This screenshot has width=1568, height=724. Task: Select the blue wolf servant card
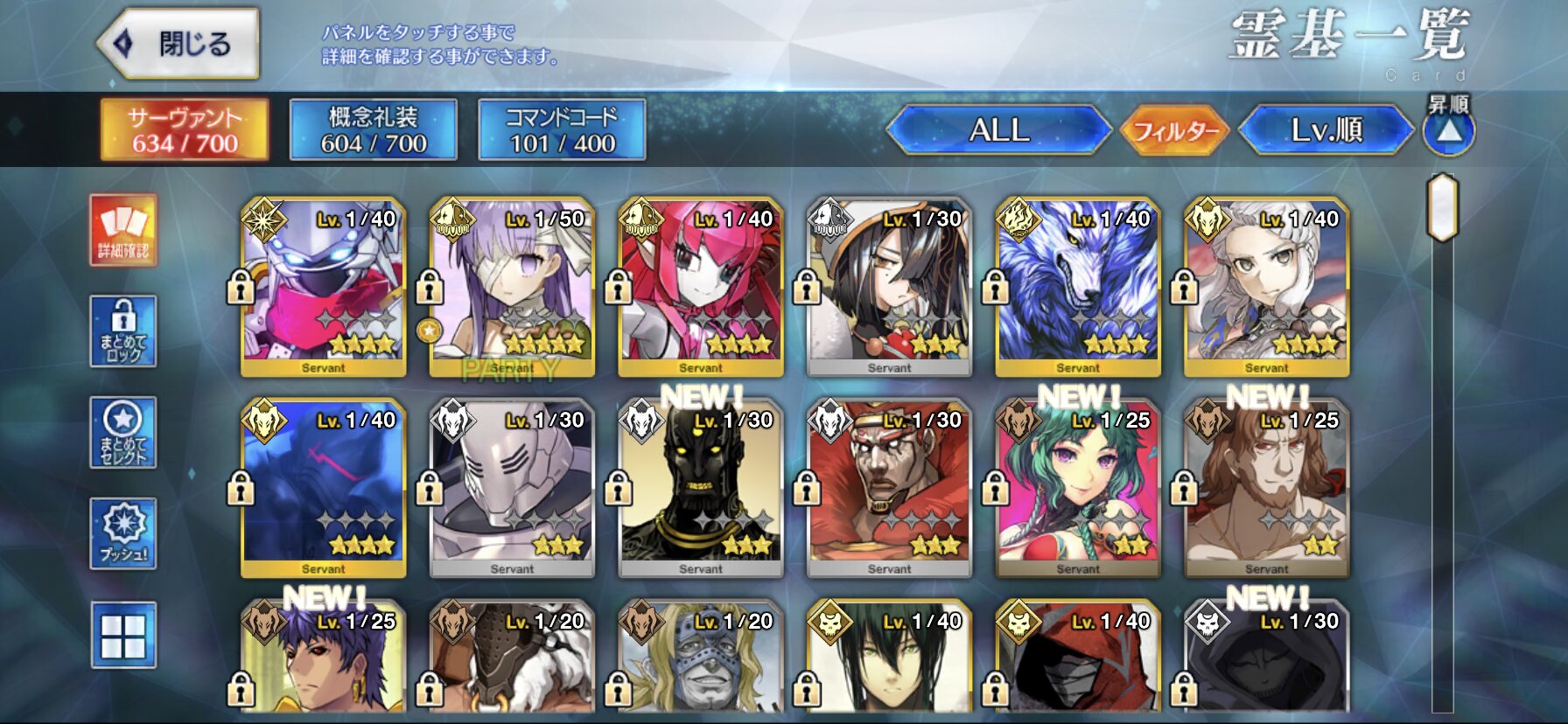coord(1078,288)
